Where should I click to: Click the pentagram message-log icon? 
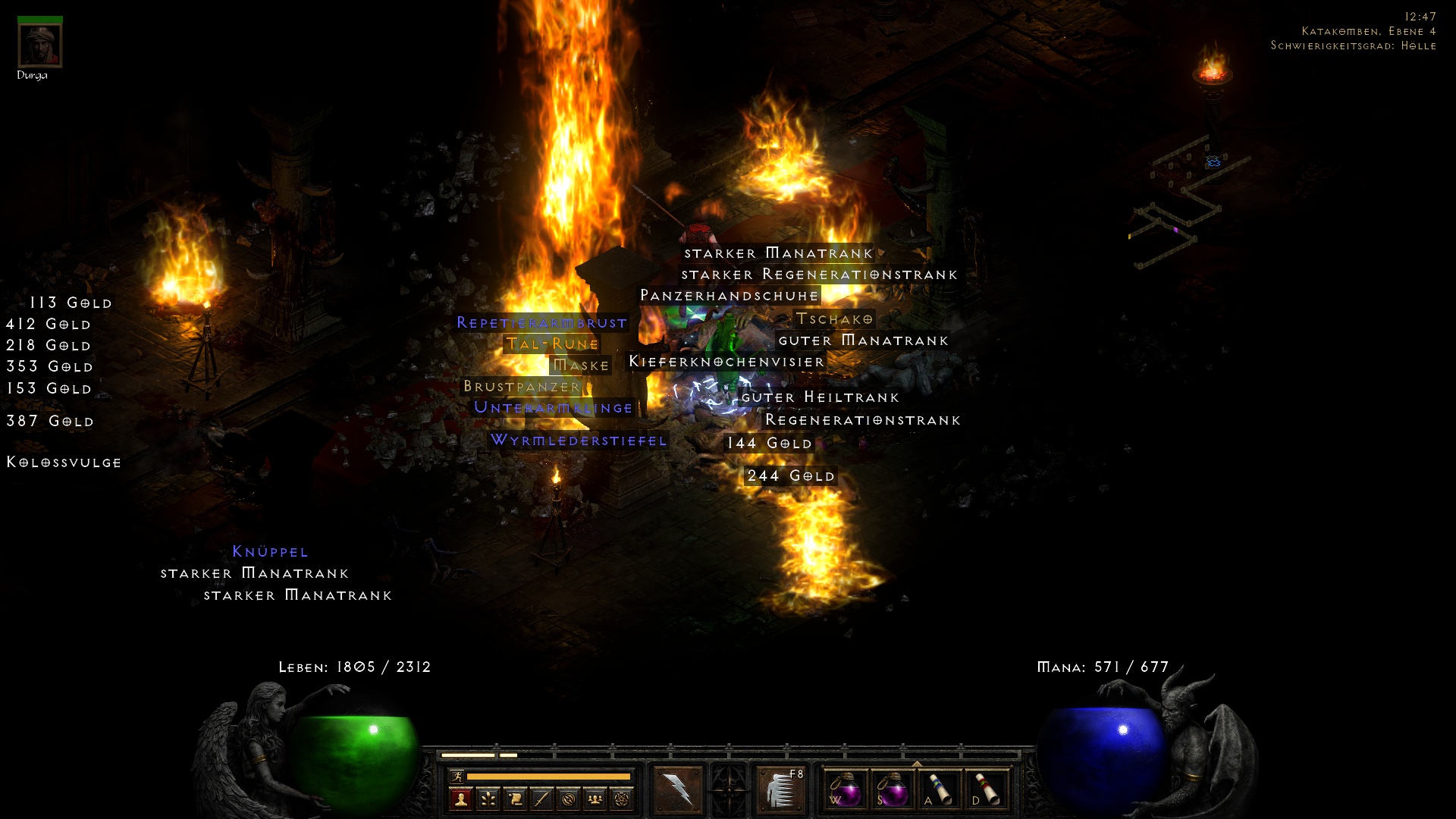[x=620, y=800]
